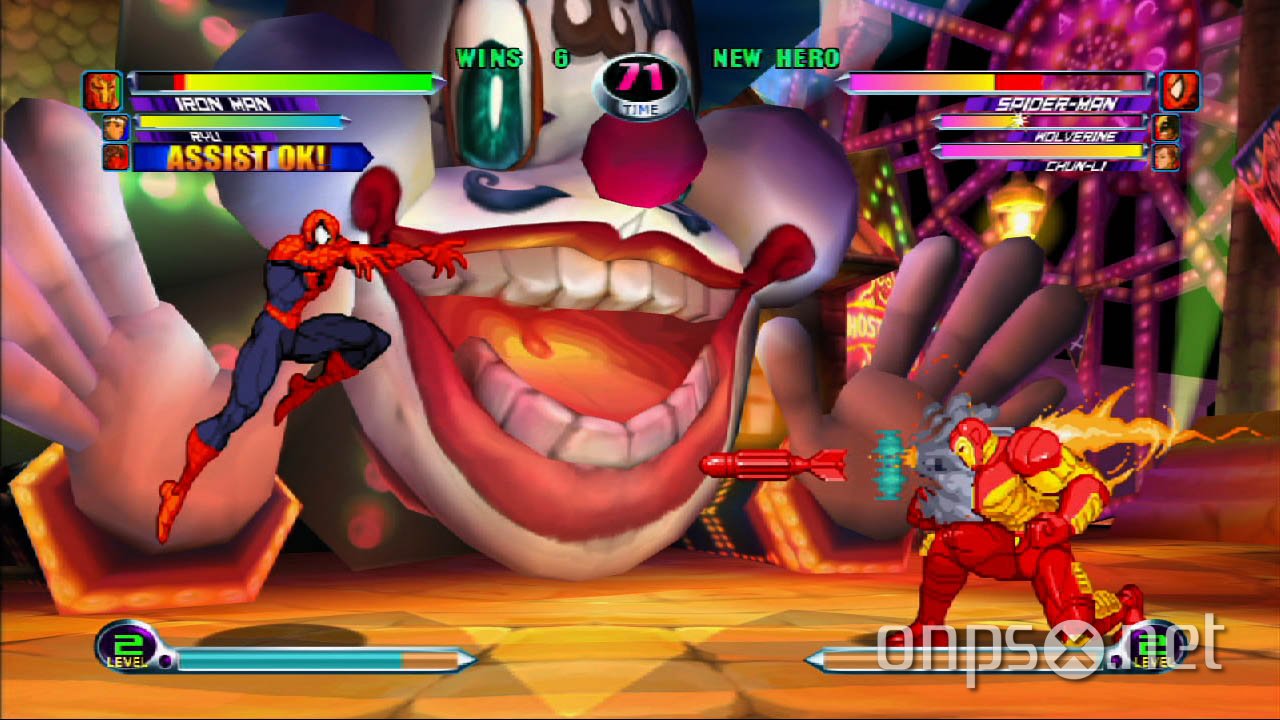The height and width of the screenshot is (720, 1280).
Task: Select Wolverine's teammate portrait icon
Action: tap(1166, 127)
